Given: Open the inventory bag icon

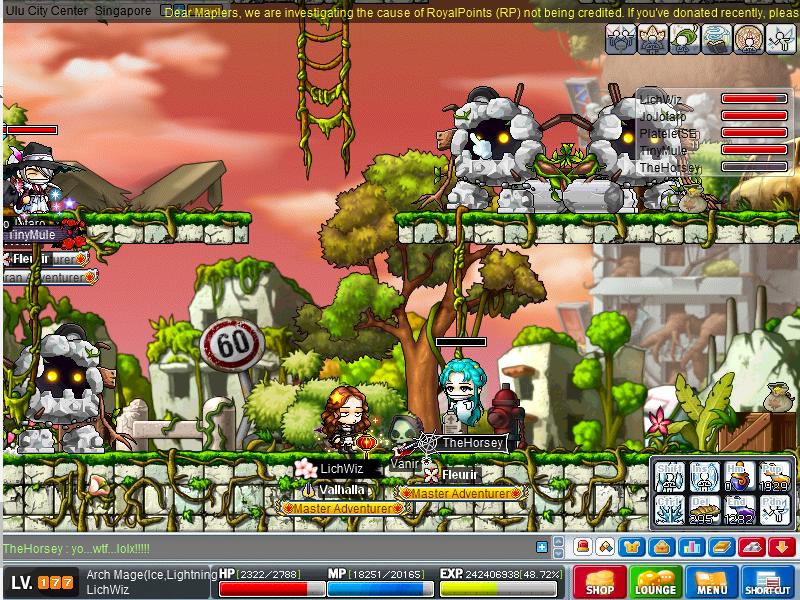Looking at the screenshot, I should [x=659, y=547].
